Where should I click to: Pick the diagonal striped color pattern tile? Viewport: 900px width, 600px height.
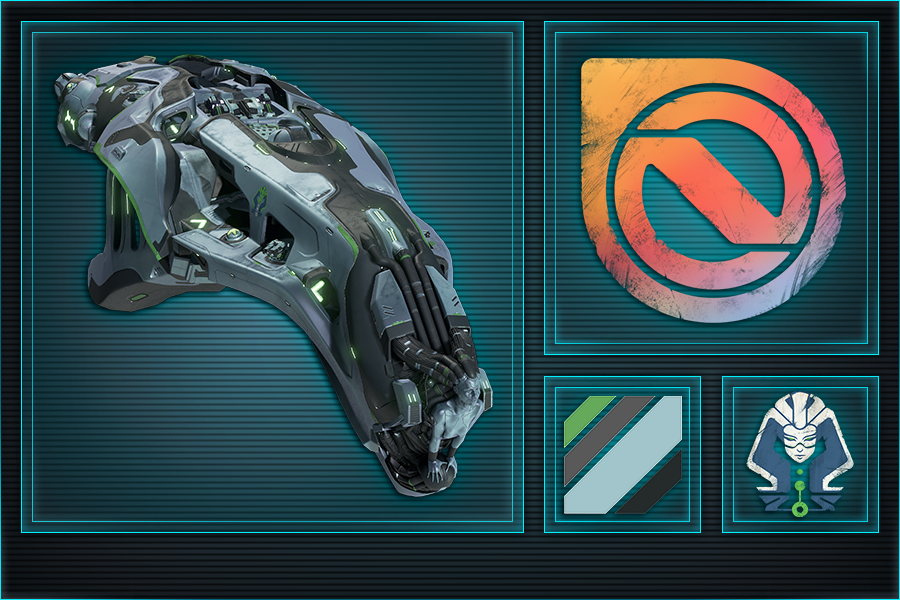(x=622, y=454)
